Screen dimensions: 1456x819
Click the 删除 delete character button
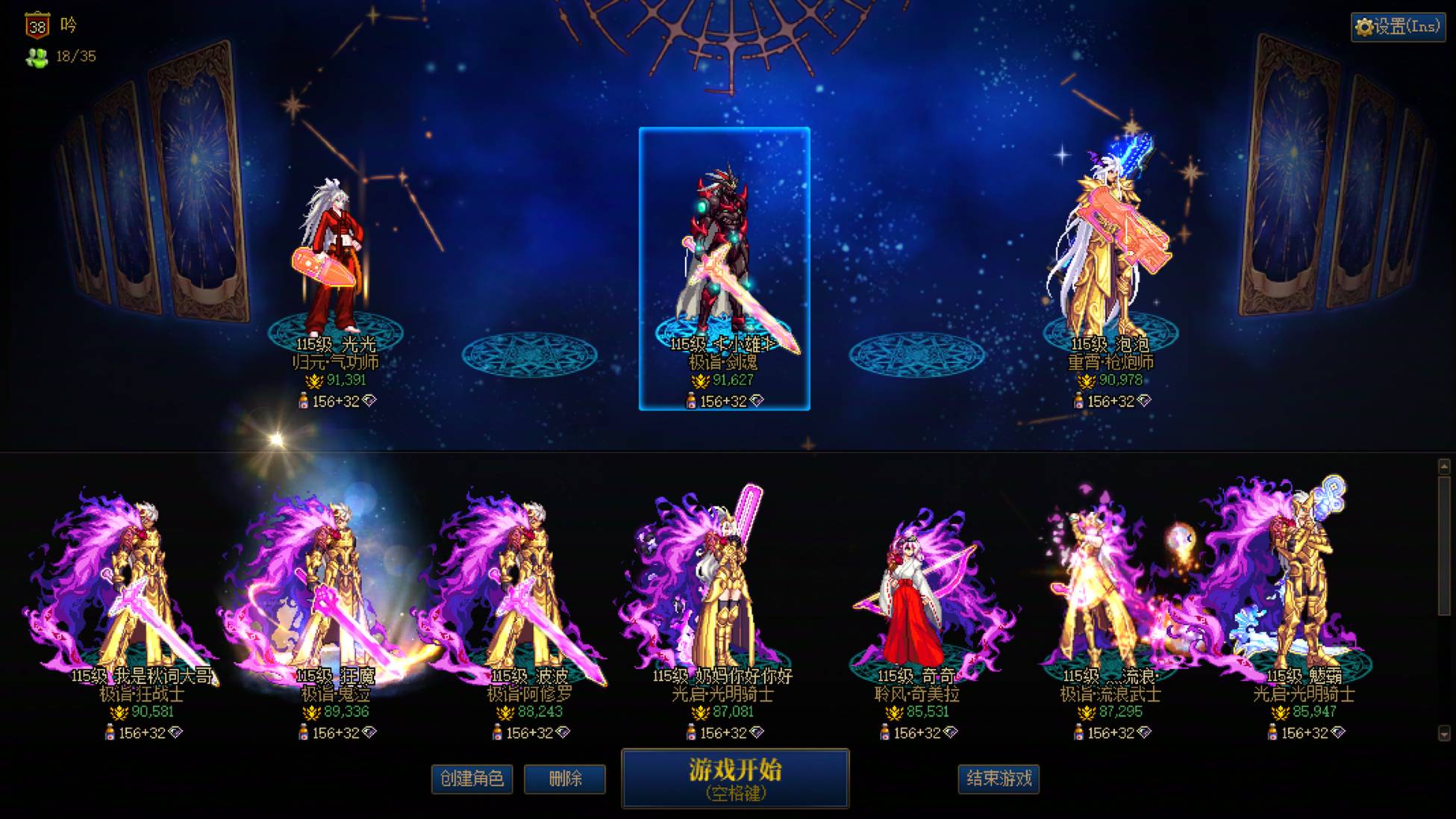pos(565,778)
